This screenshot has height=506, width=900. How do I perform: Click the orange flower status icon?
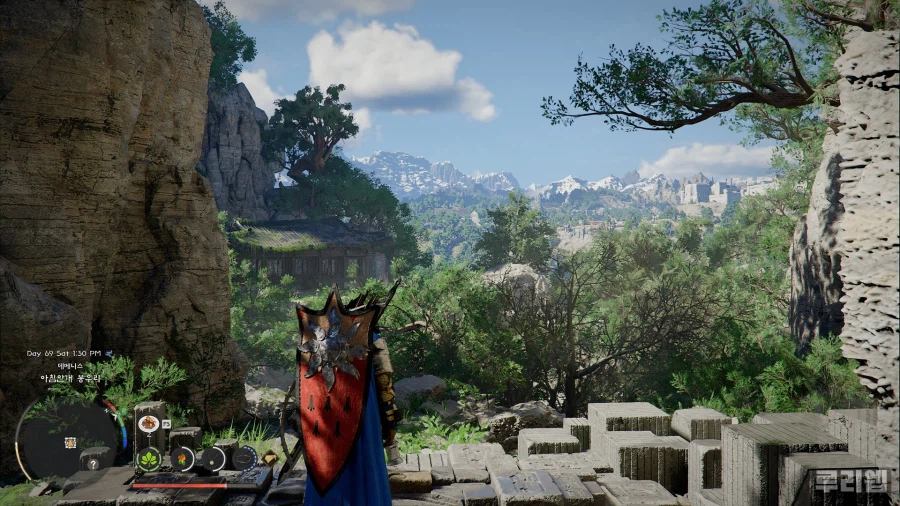pyautogui.click(x=183, y=458)
